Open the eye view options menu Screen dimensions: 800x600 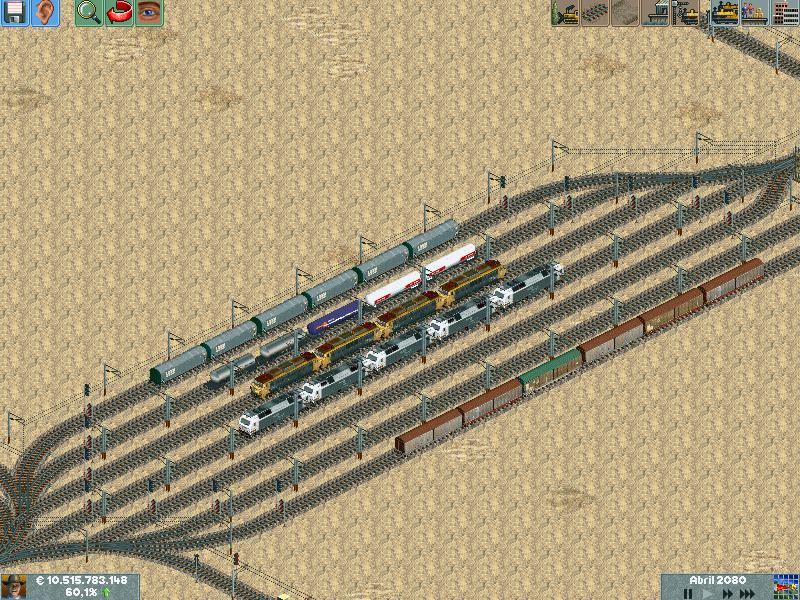(x=149, y=13)
